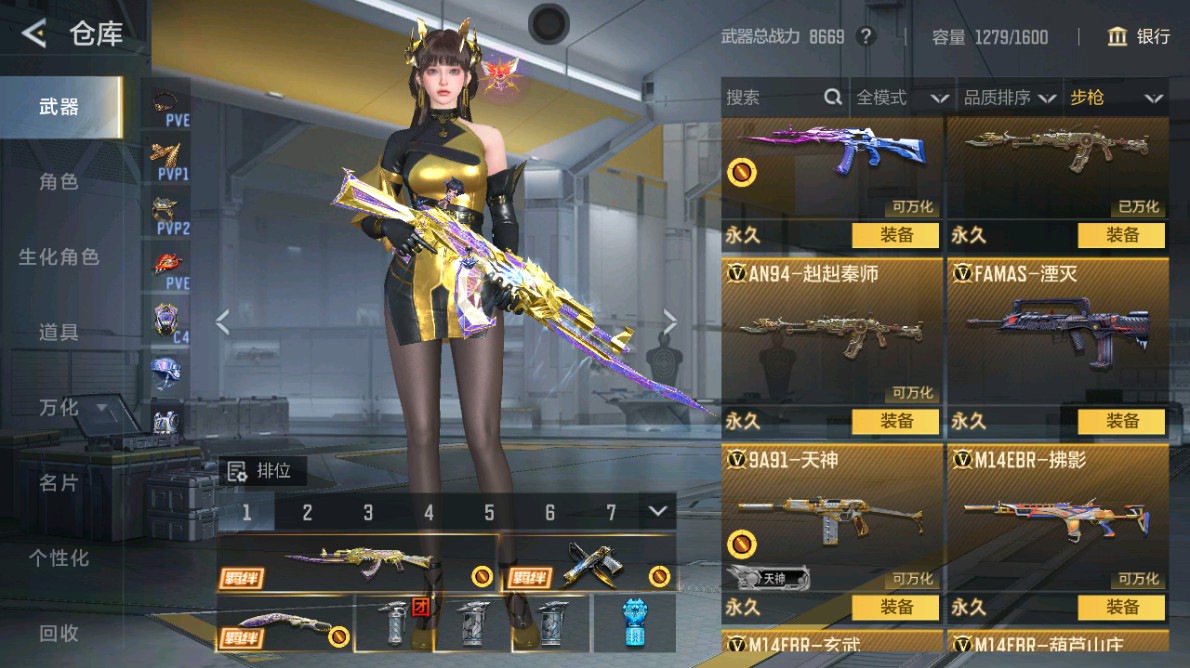Open the 角色 character tab

59,182
